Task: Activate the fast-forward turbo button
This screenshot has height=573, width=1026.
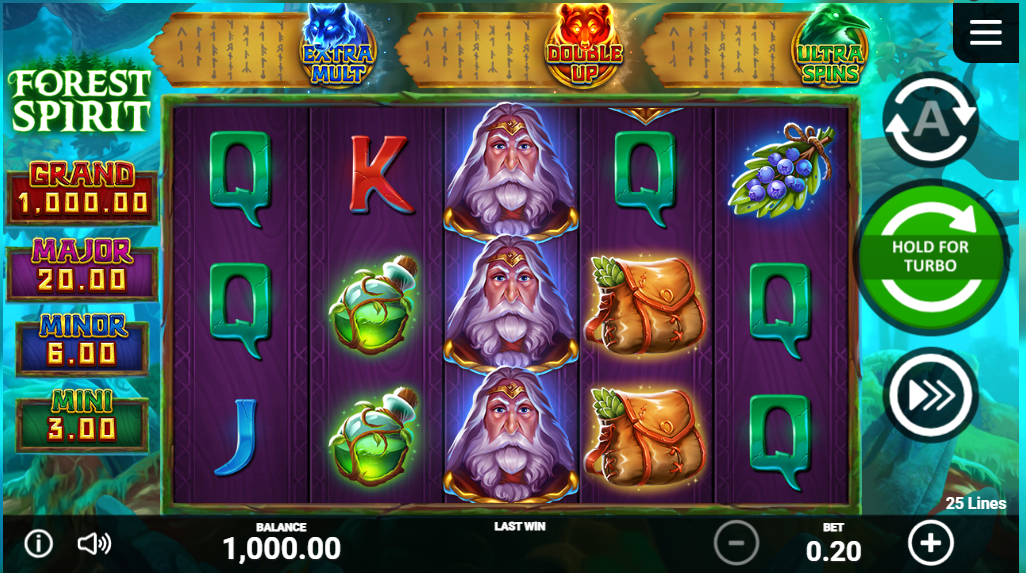Action: (x=930, y=395)
